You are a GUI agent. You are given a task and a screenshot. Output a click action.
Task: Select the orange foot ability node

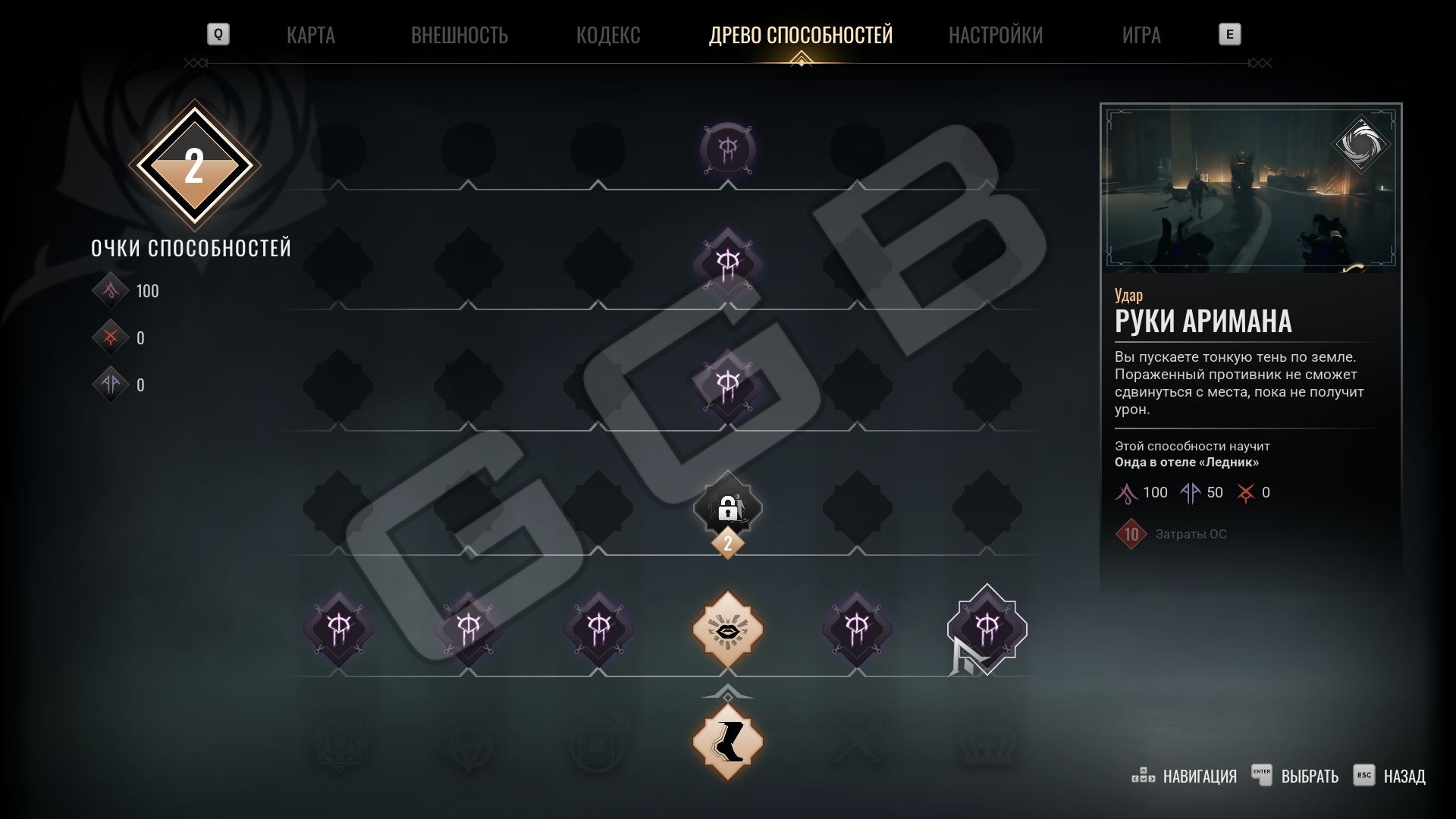[727, 741]
